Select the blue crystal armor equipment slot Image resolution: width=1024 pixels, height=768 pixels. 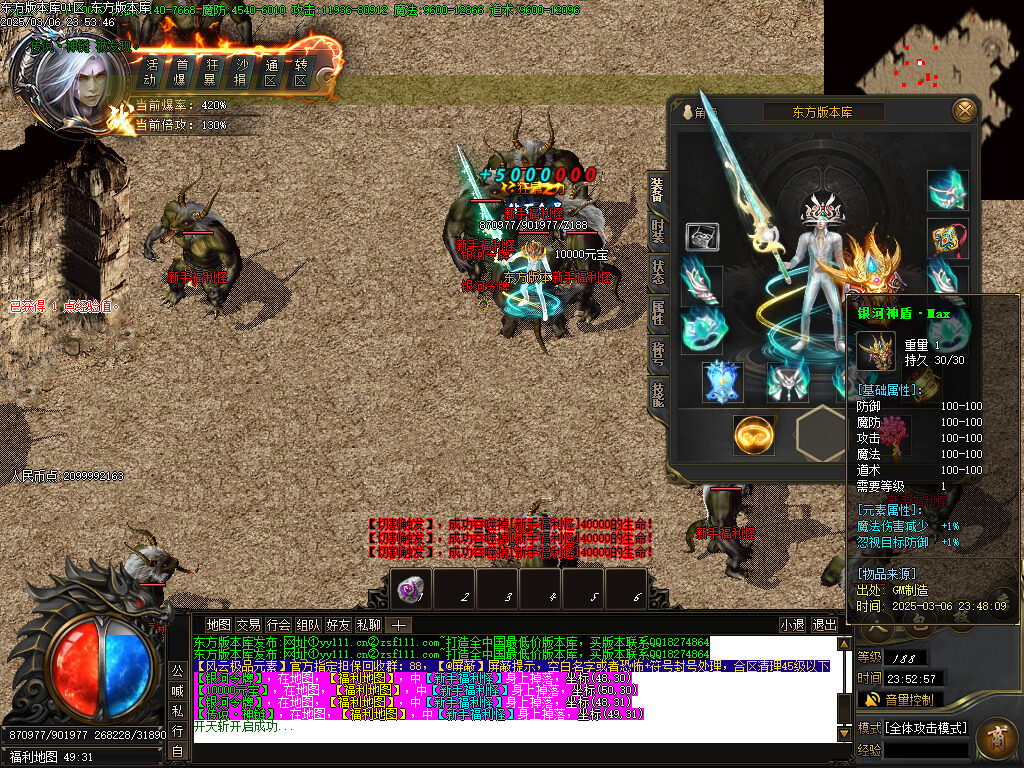pyautogui.click(x=722, y=381)
